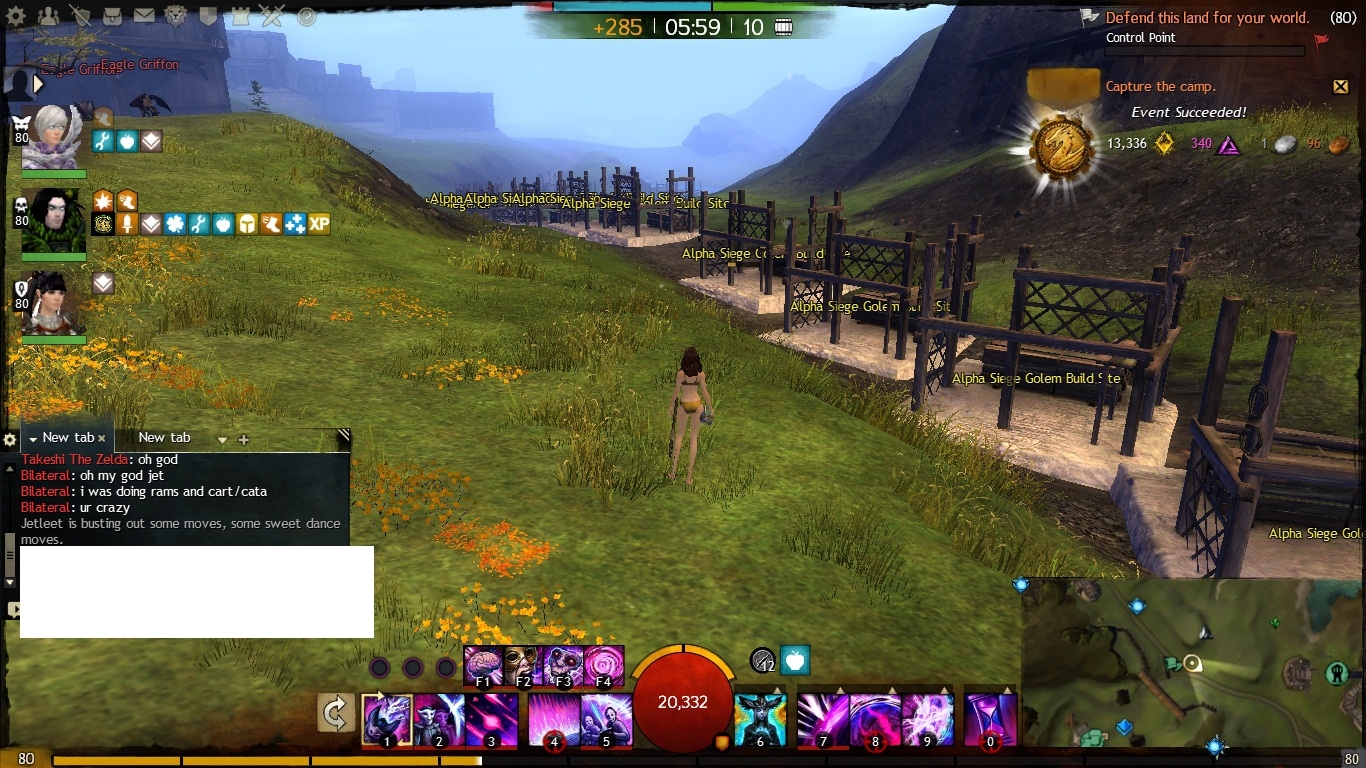The height and width of the screenshot is (768, 1366).
Task: Open the game options gear menu
Action: tap(15, 16)
